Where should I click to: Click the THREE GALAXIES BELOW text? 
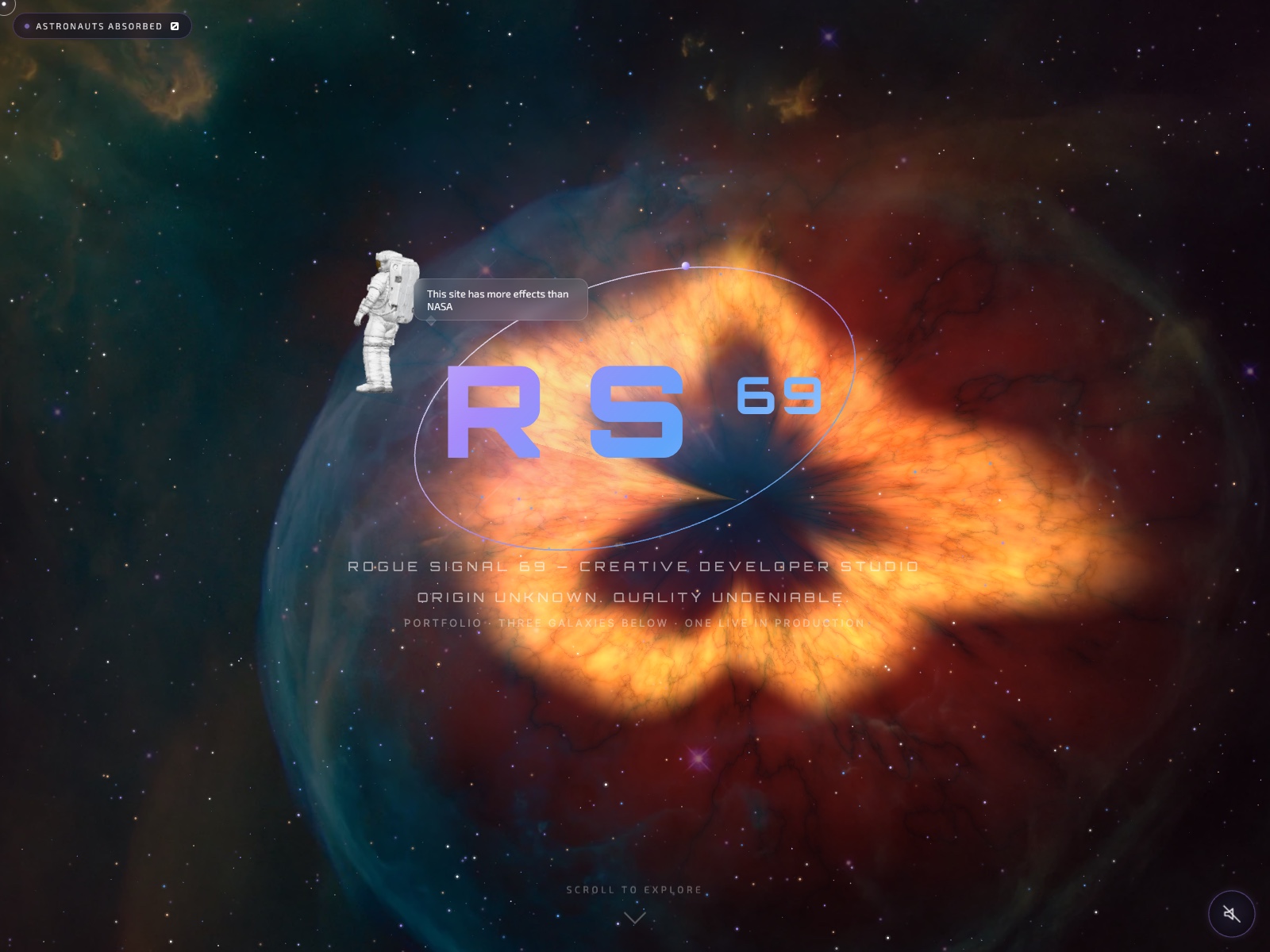click(580, 624)
